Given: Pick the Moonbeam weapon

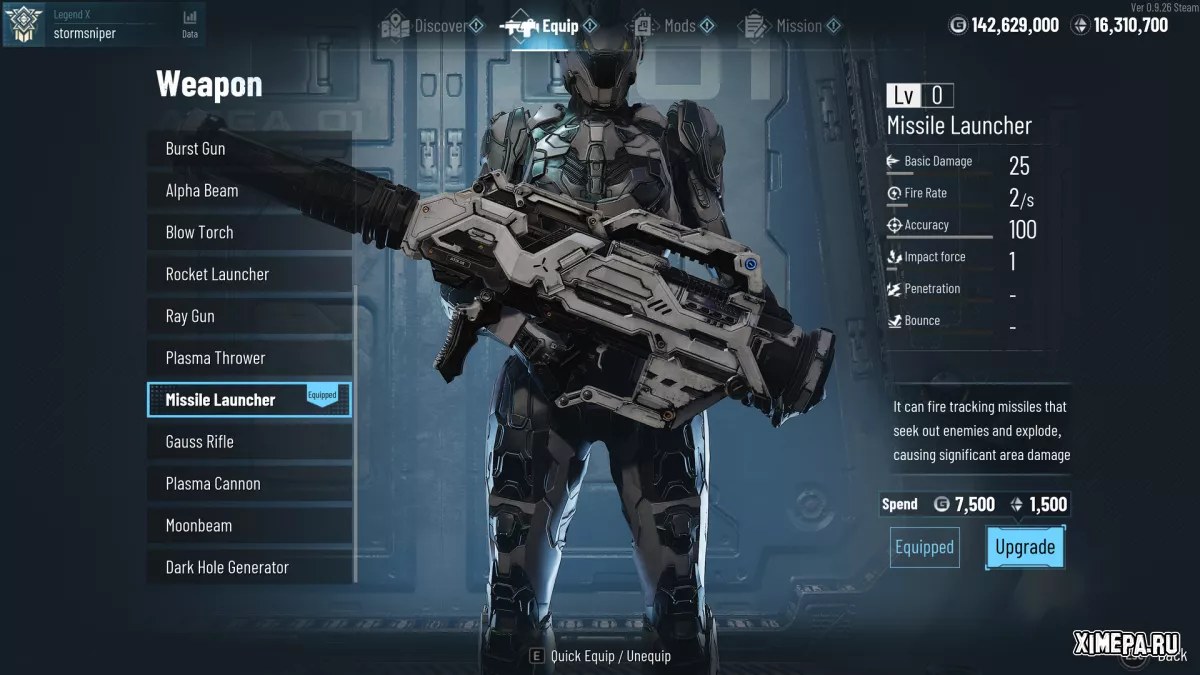Looking at the screenshot, I should click(x=249, y=526).
